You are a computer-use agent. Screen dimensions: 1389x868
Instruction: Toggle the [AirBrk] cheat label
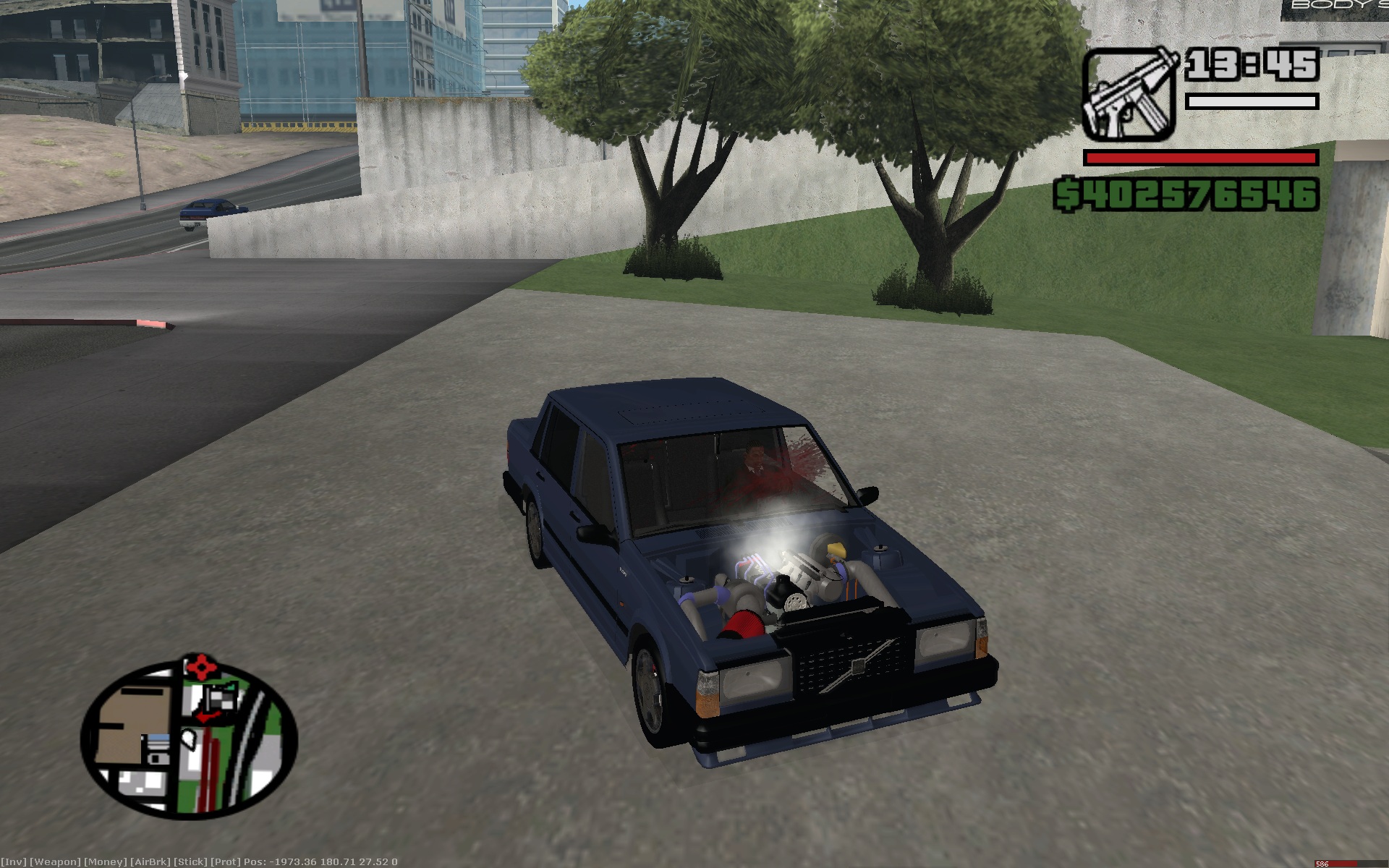(x=150, y=861)
